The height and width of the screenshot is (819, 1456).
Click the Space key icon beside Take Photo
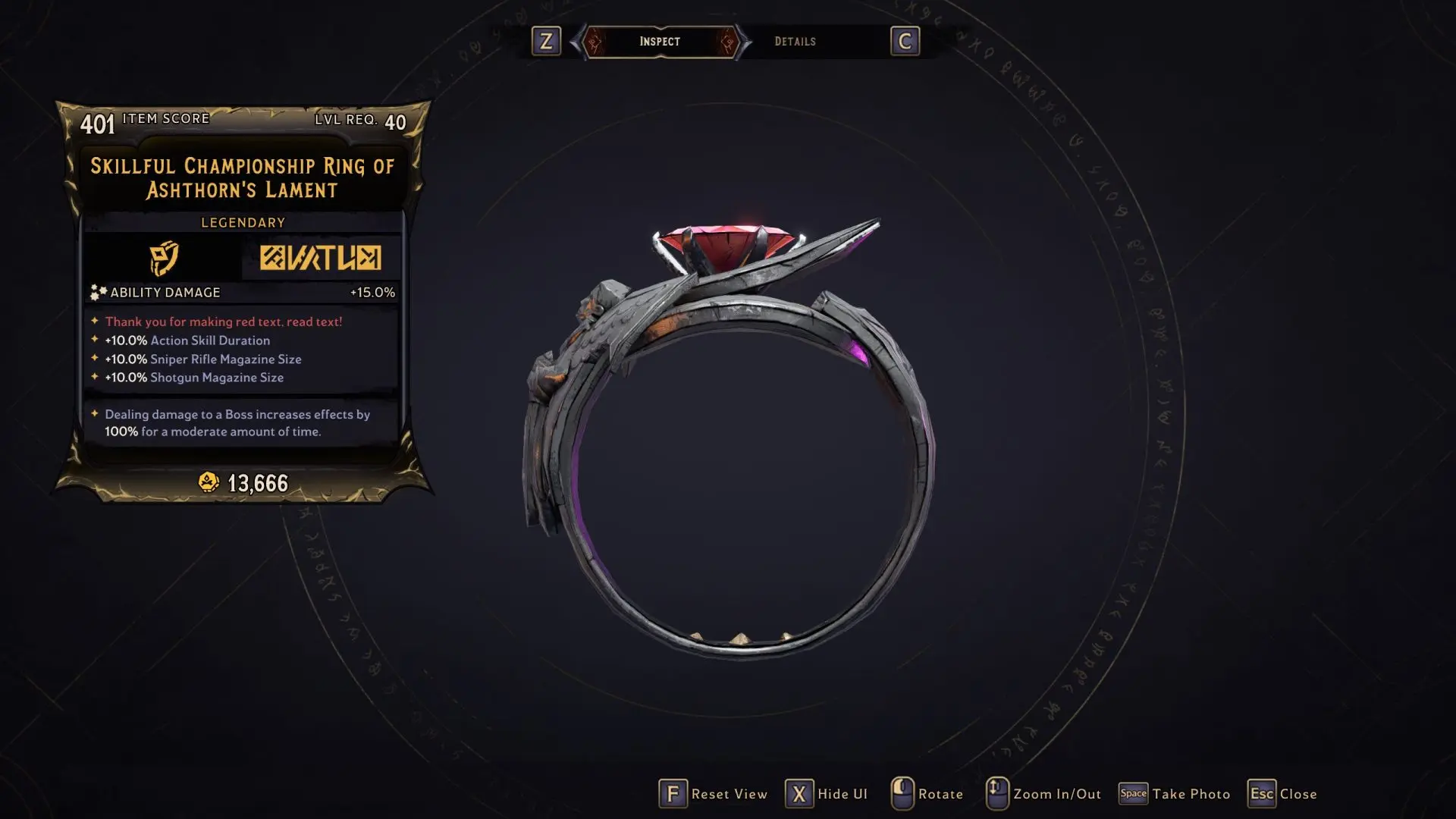point(1133,793)
